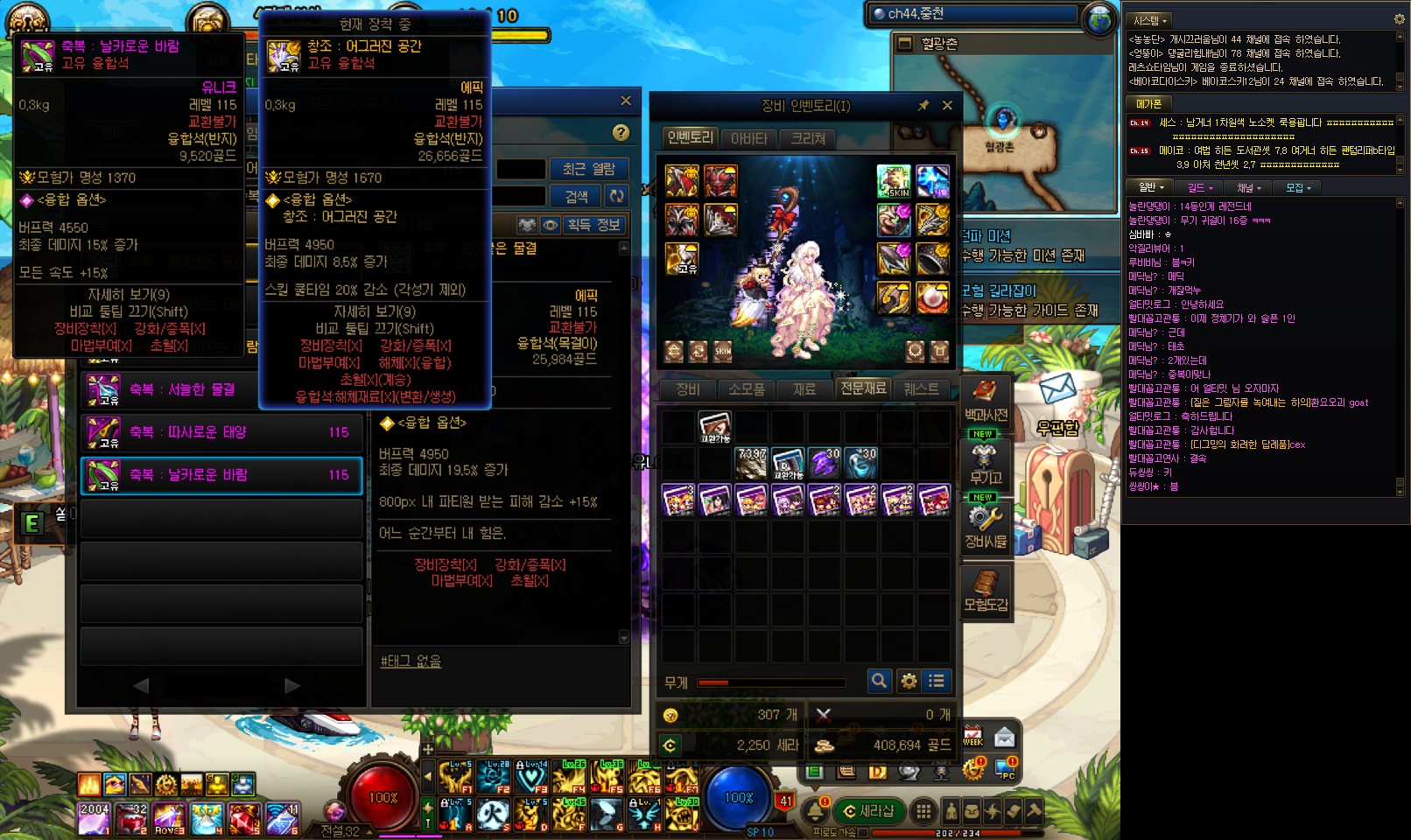Screen dimensions: 1411x840
Task: Show the 획득 정보 panel
Action: pos(593,225)
